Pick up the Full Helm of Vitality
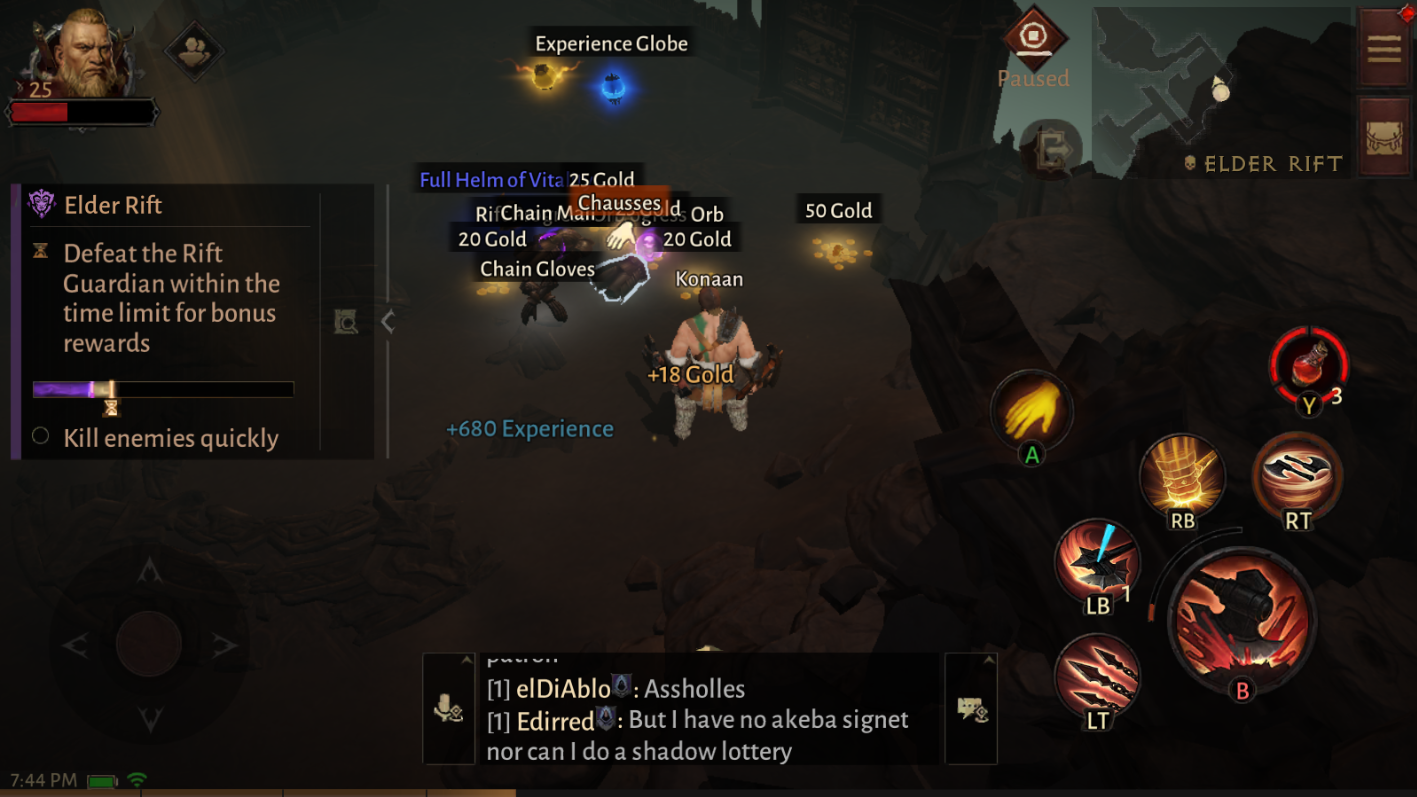This screenshot has width=1417, height=797. click(494, 181)
